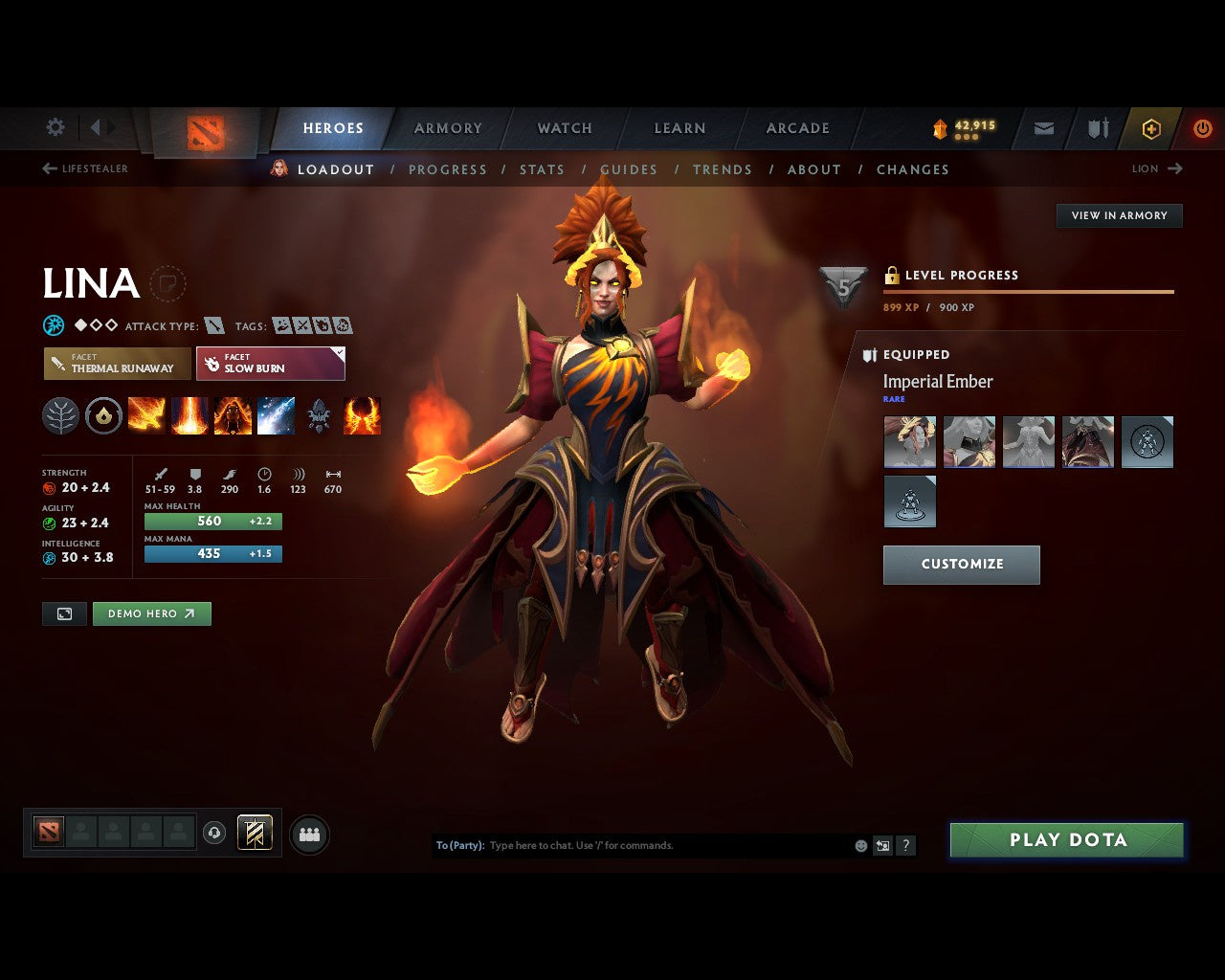Open the in-game mail inbox icon
This screenshot has width=1225, height=980.
pyautogui.click(x=1043, y=128)
